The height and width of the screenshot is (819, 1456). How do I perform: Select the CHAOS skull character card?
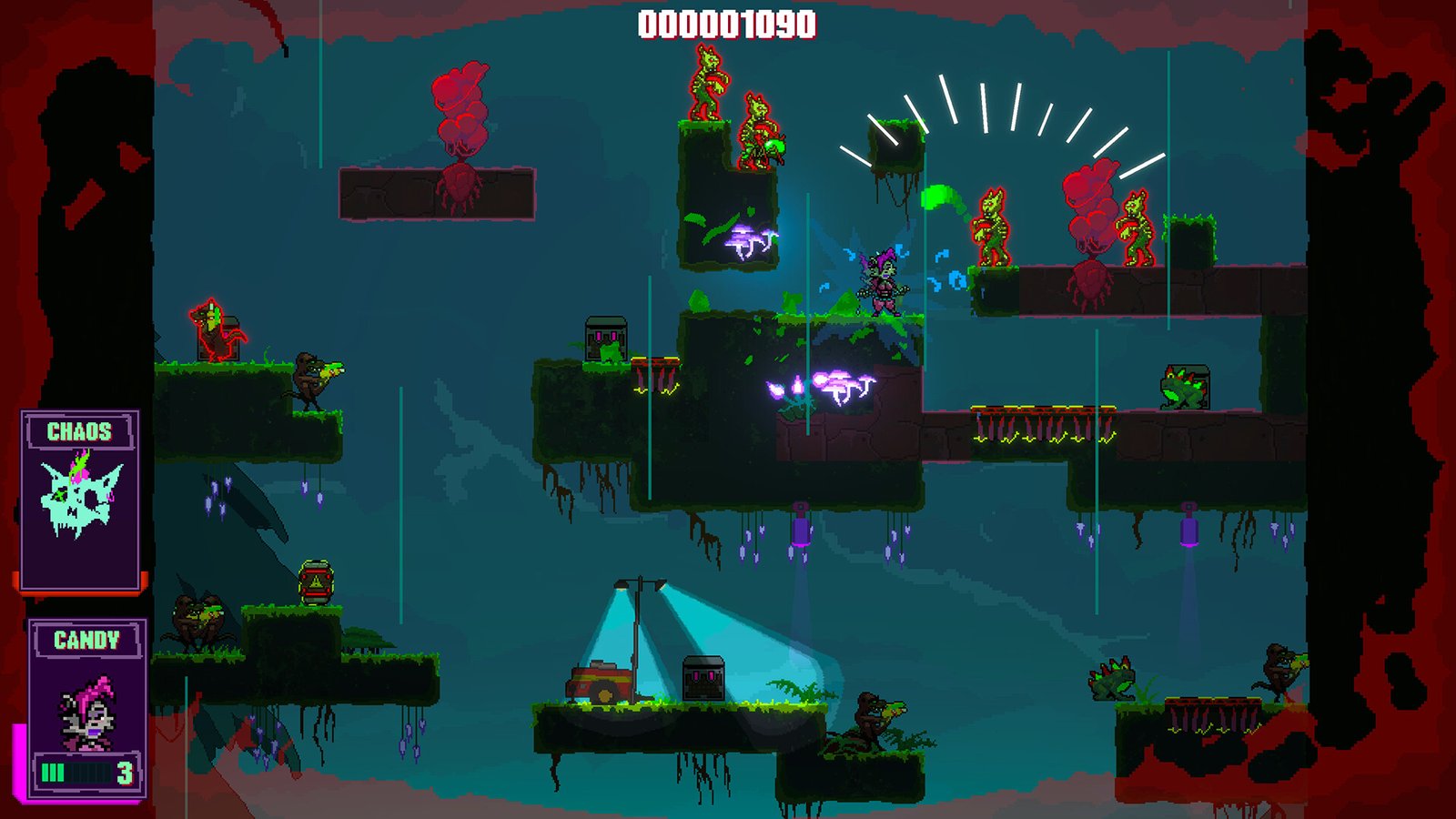(x=80, y=500)
